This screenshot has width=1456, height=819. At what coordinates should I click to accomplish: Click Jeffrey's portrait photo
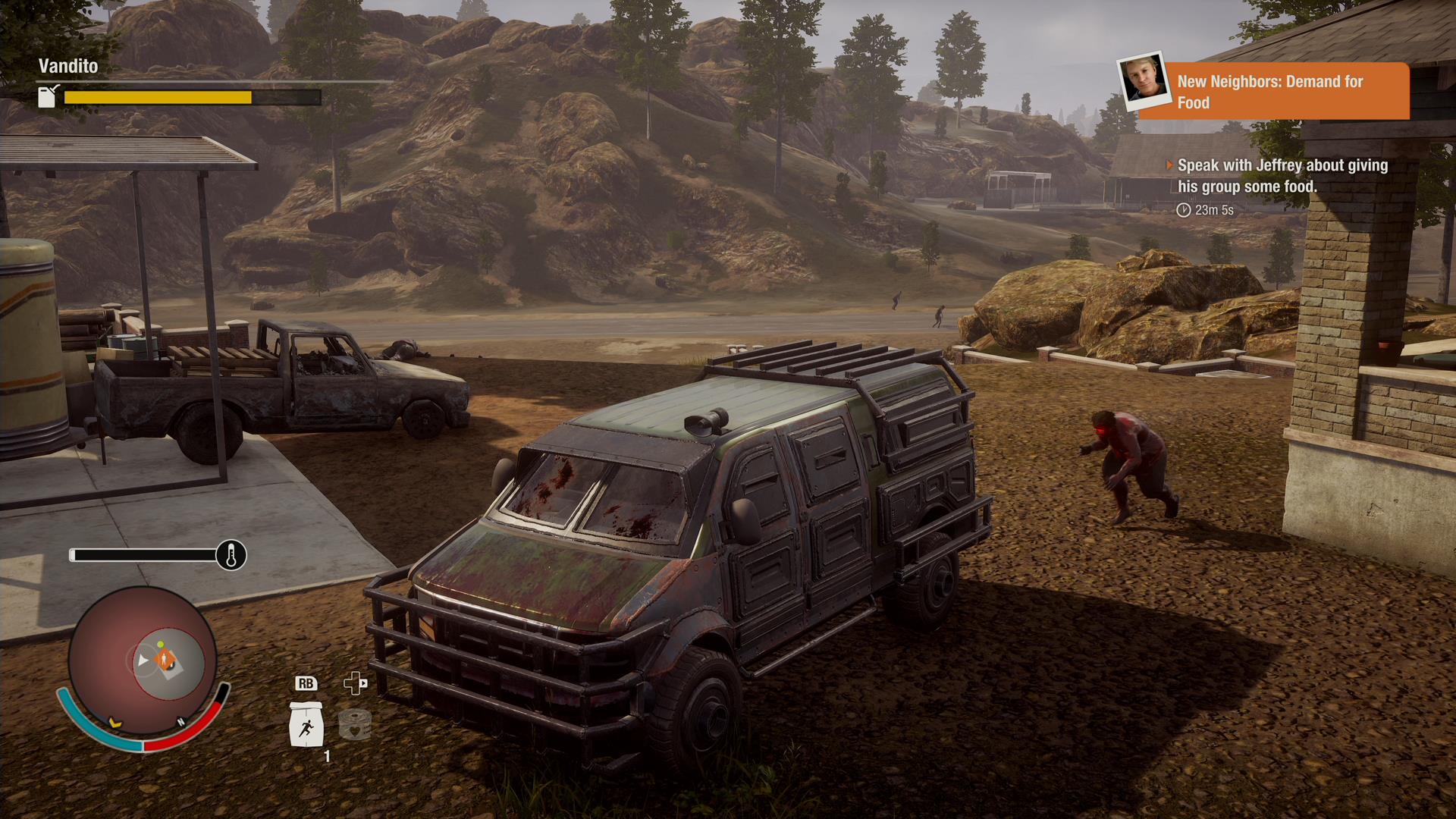[x=1144, y=80]
